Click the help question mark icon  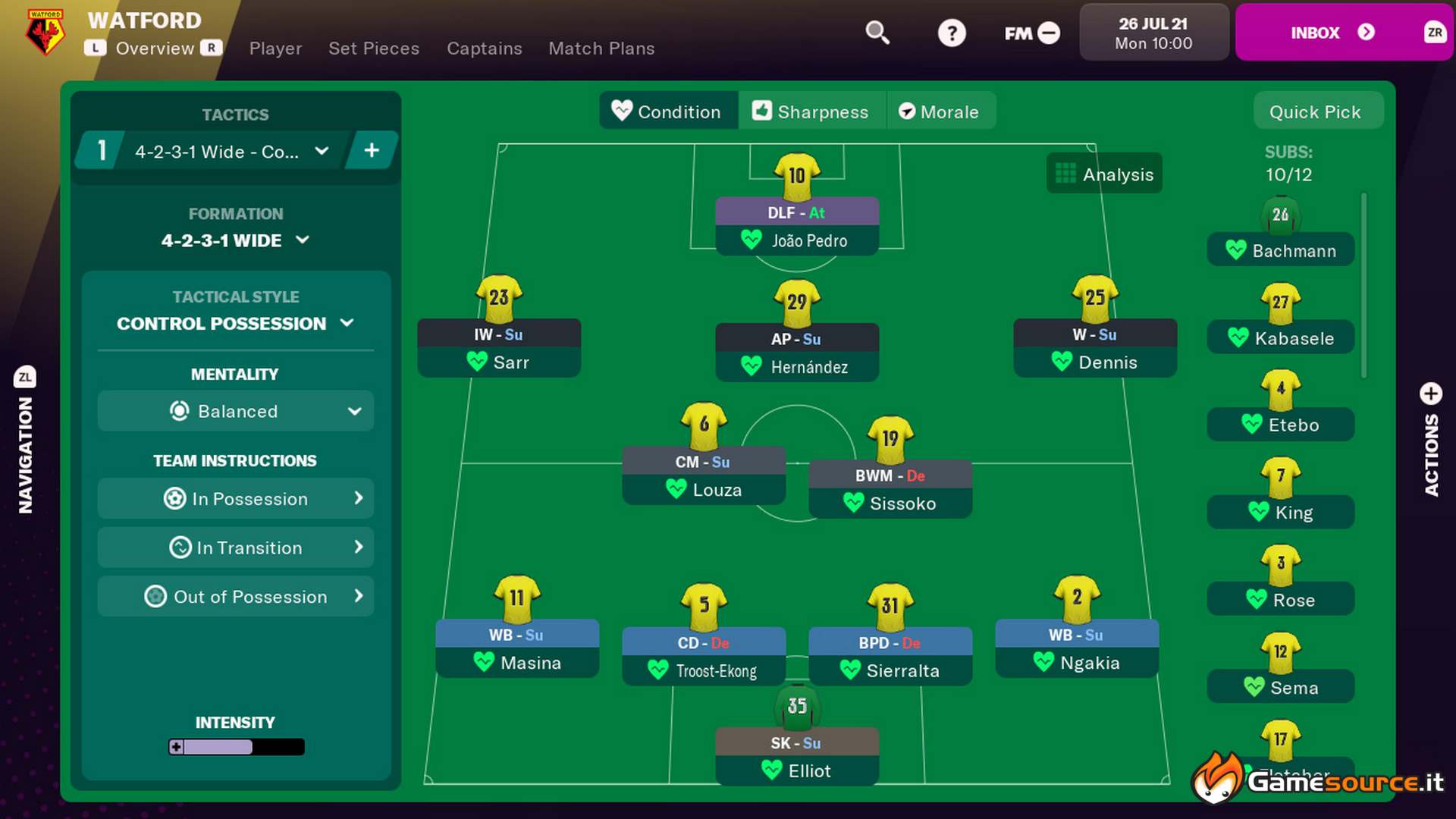(x=952, y=33)
